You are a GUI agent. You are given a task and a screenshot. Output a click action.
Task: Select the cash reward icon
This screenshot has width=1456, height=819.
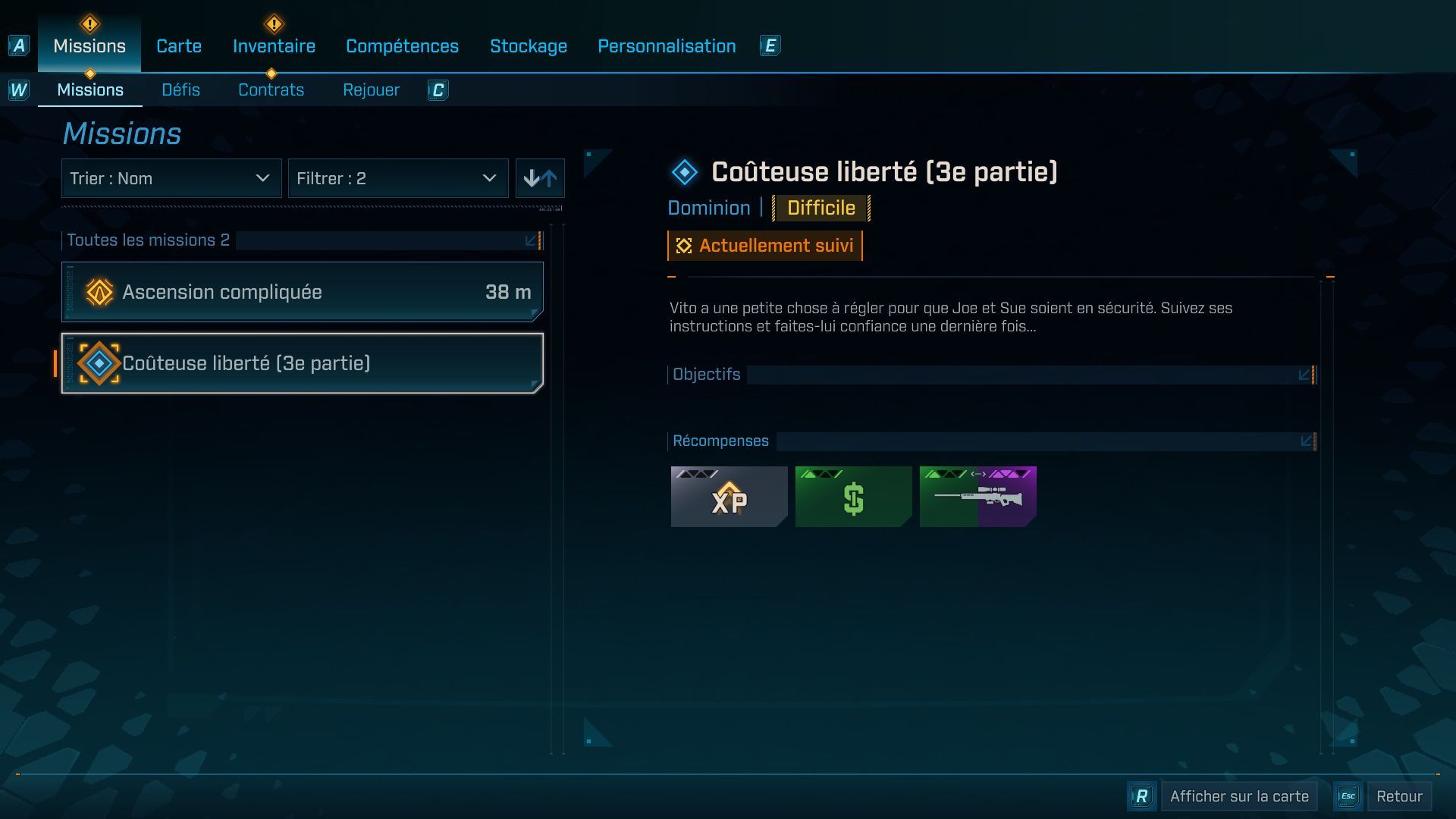[853, 497]
